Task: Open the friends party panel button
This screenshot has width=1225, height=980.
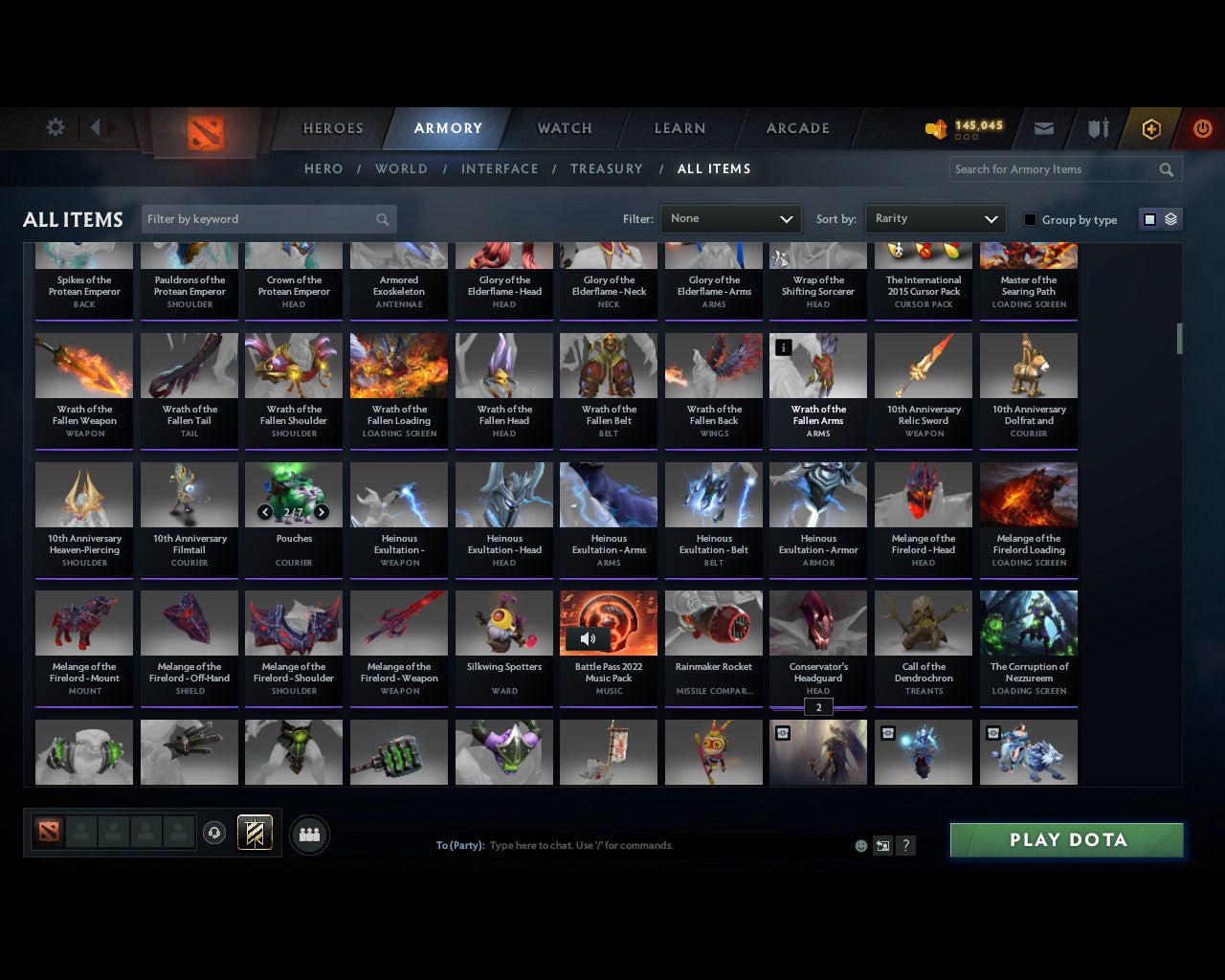Action: coord(309,835)
